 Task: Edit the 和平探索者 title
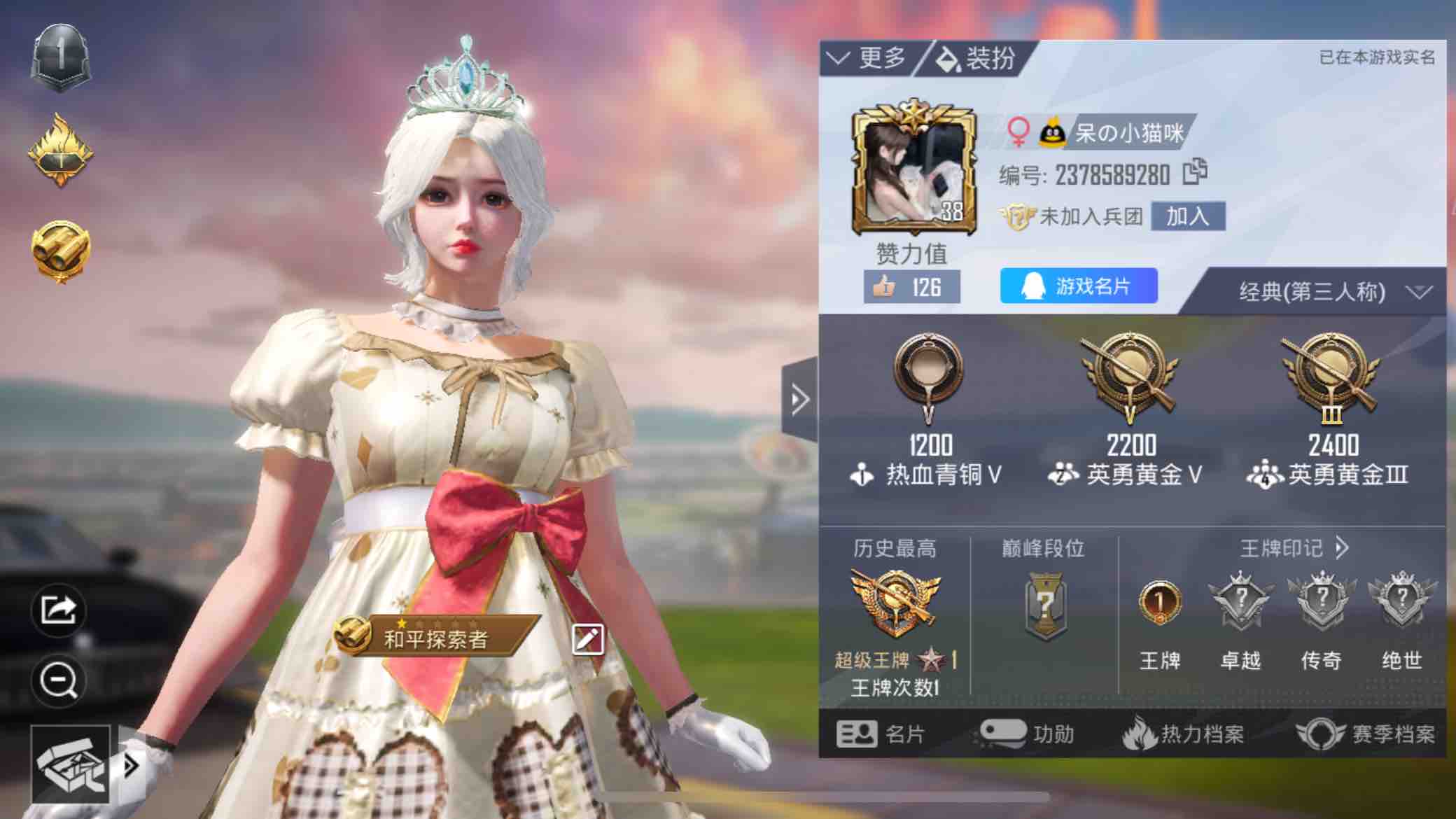[x=587, y=638]
